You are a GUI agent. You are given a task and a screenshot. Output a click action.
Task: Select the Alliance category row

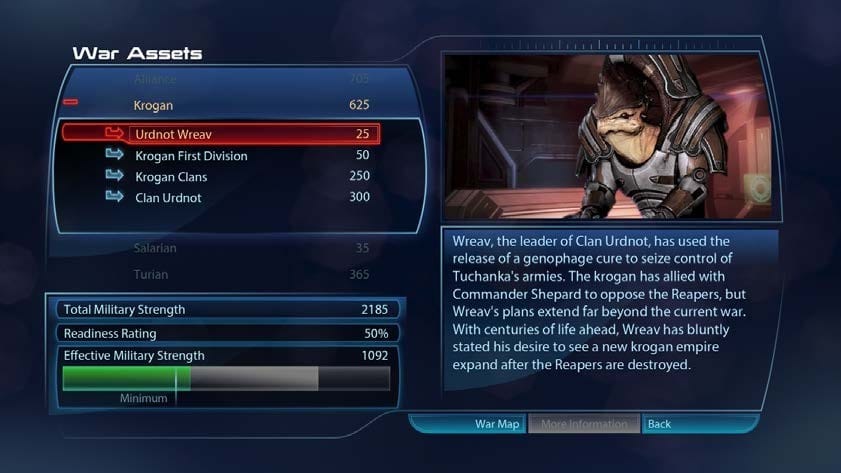[220, 79]
